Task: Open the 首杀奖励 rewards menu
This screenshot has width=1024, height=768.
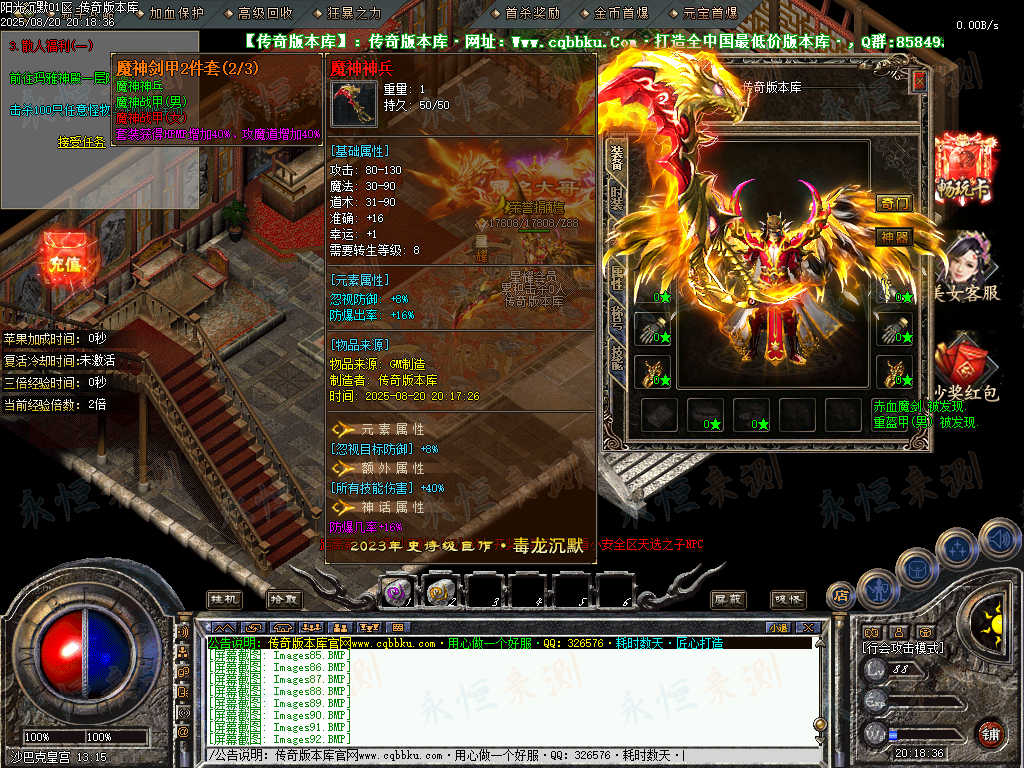Action: coord(532,13)
